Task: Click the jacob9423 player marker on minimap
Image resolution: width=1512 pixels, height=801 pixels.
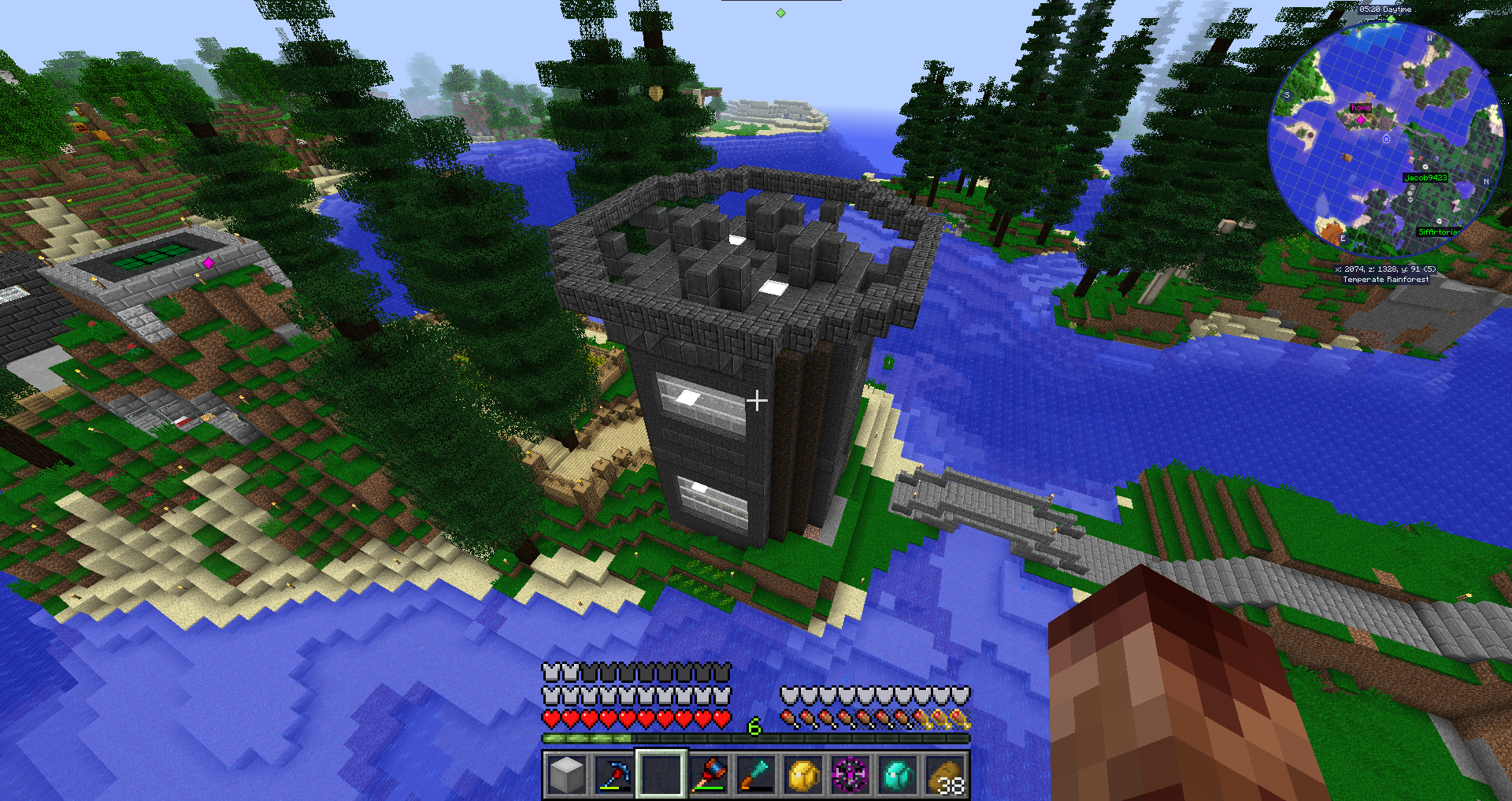Action: coord(1425,178)
